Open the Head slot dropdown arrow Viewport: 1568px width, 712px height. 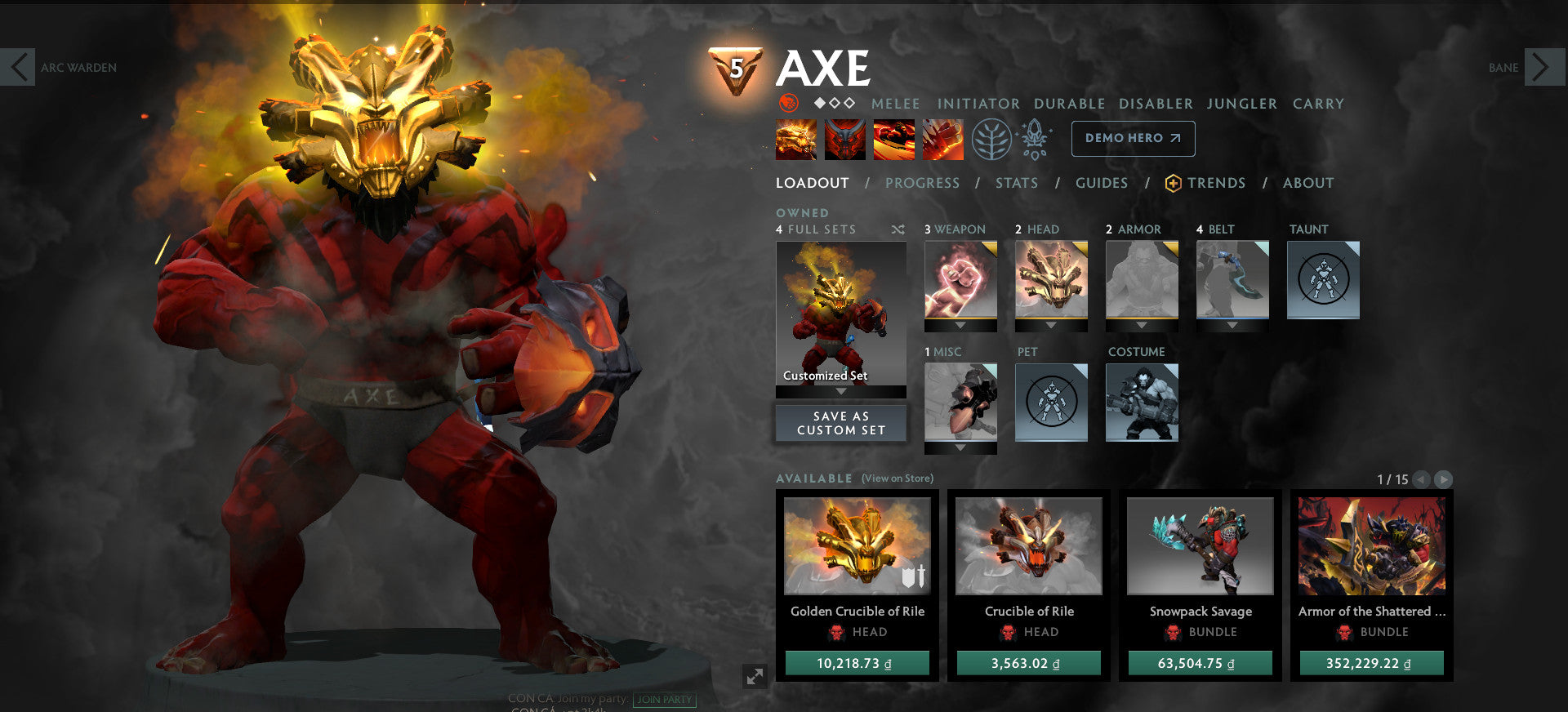point(1051,325)
